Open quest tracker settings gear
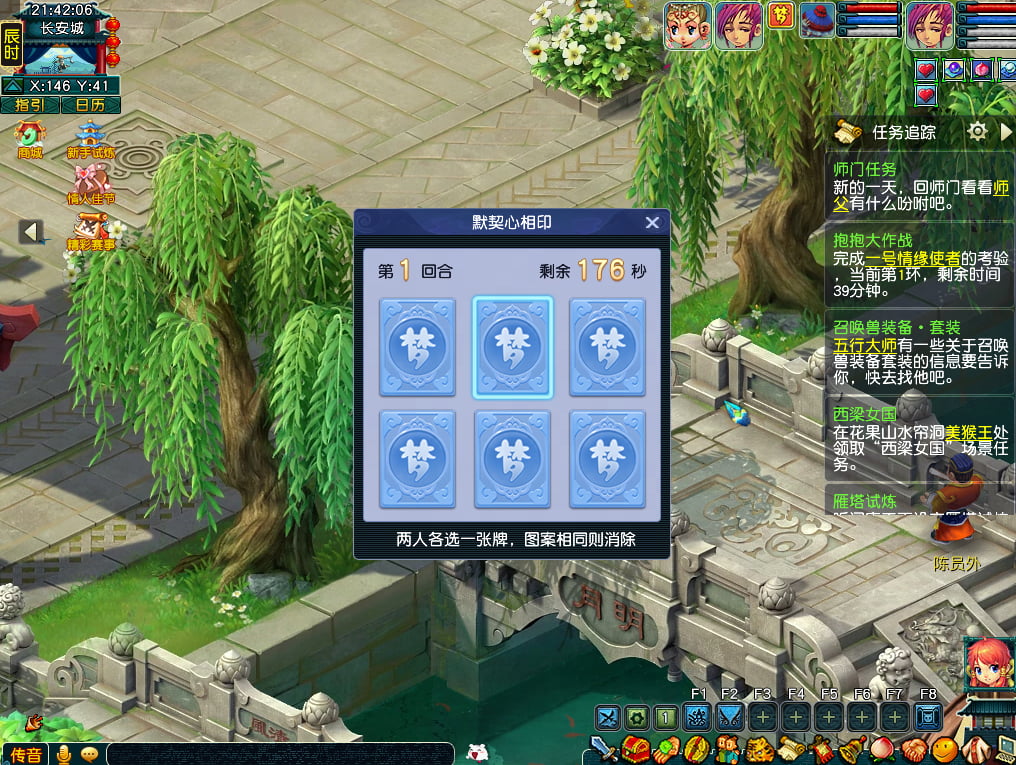Image resolution: width=1016 pixels, height=765 pixels. tap(977, 131)
